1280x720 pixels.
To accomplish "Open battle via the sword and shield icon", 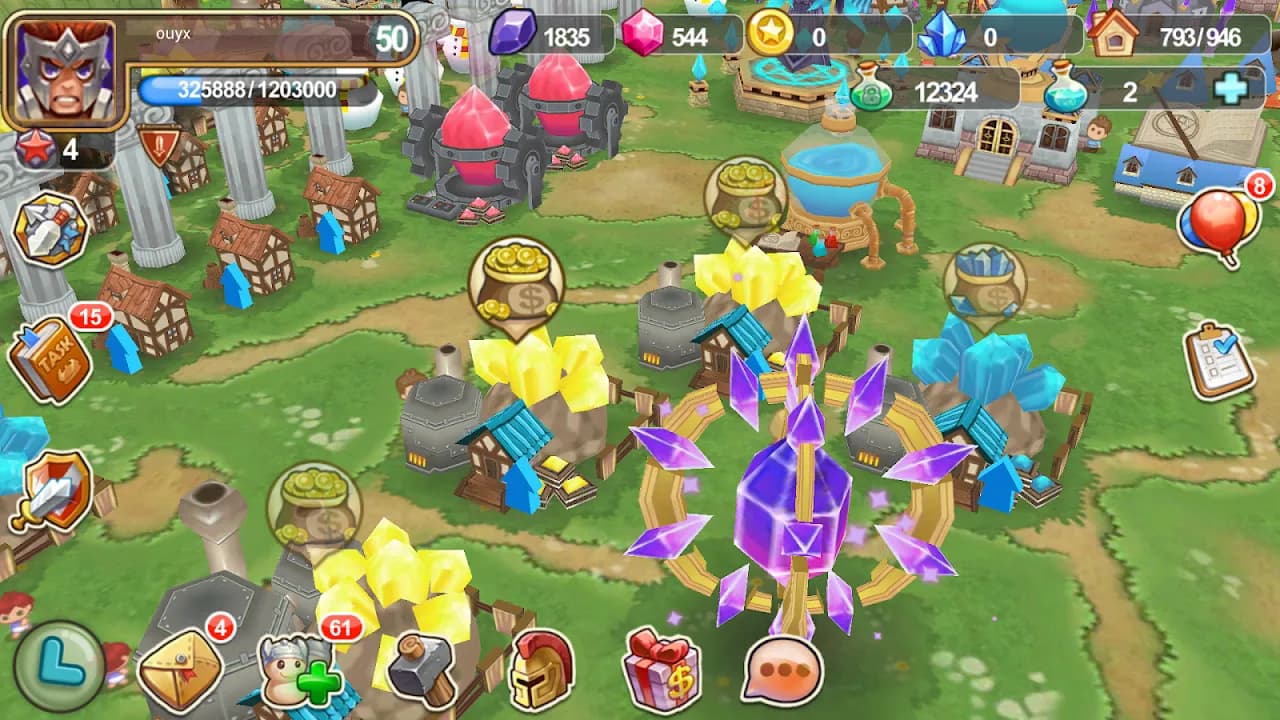I will pyautogui.click(x=50, y=486).
